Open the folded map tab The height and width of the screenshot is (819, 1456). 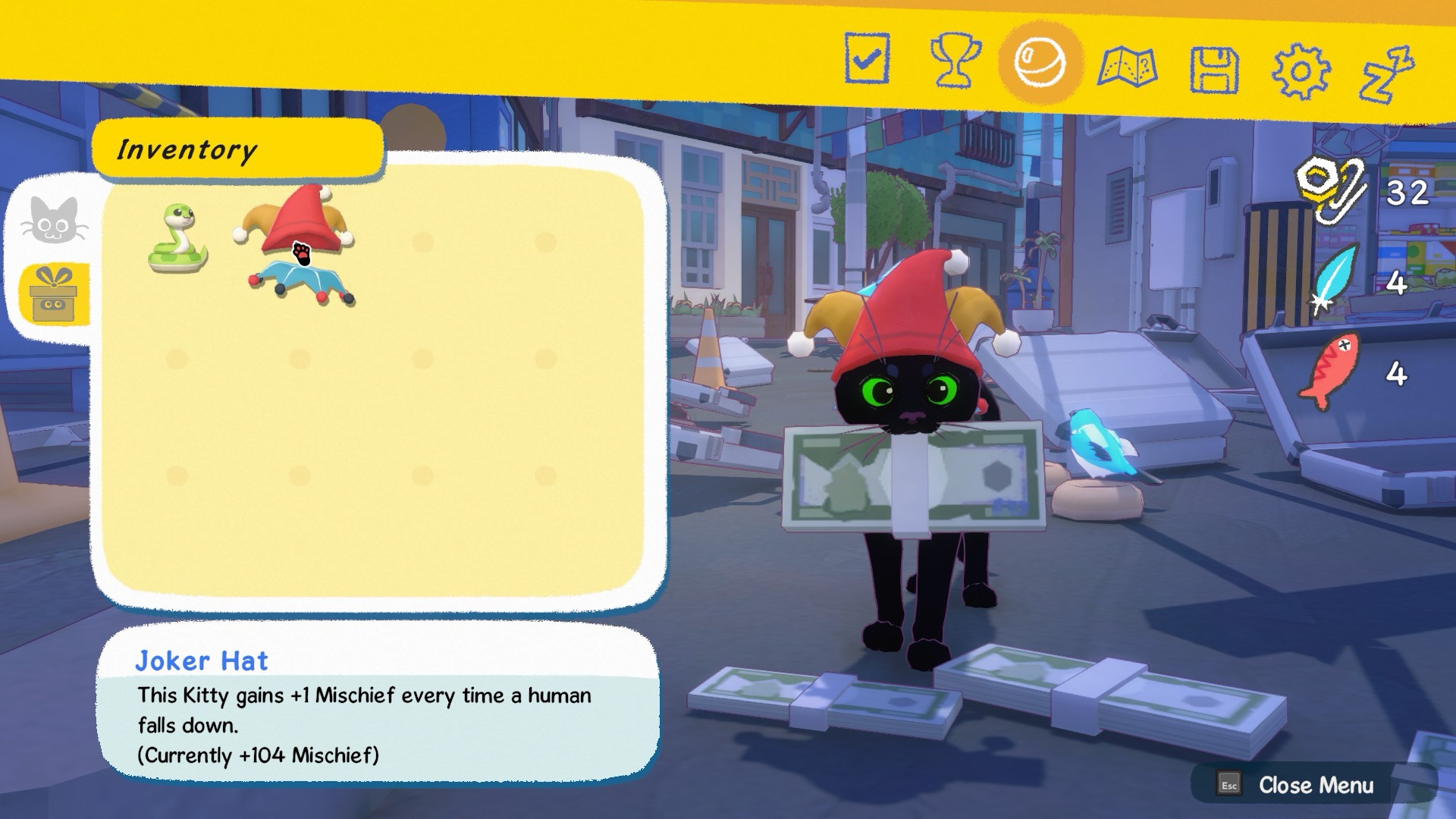1127,67
